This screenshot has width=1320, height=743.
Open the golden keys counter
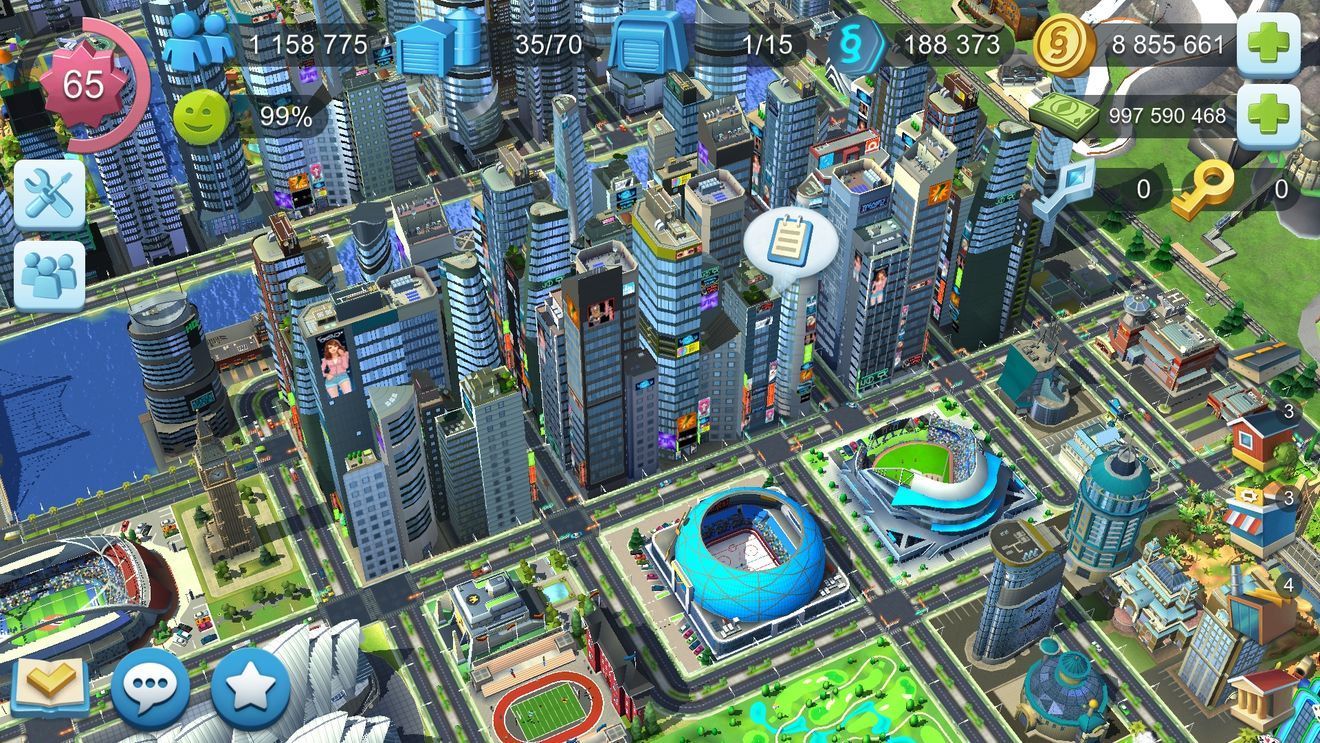[x=1205, y=188]
